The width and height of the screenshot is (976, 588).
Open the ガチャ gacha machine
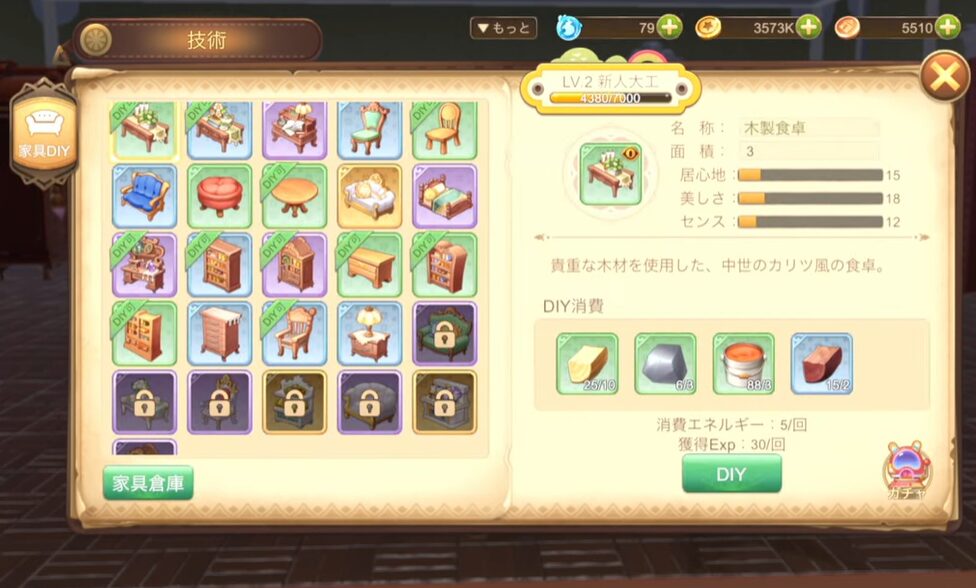click(906, 470)
